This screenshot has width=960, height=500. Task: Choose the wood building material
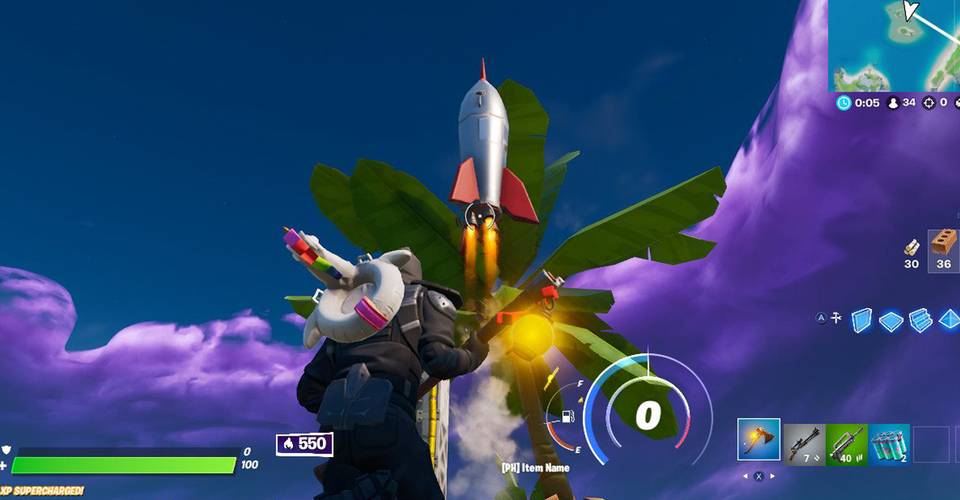(911, 248)
